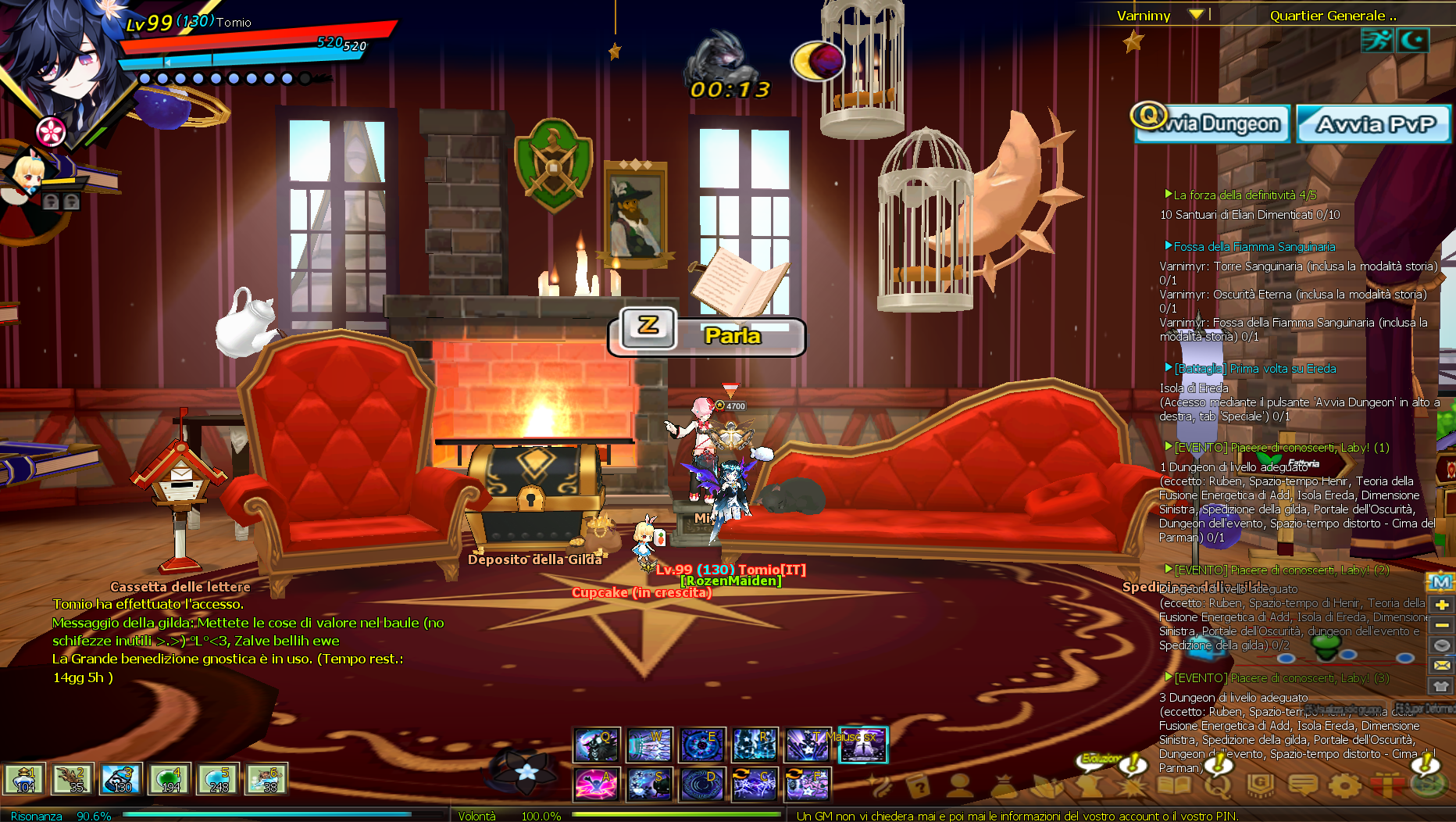Open the quest log Q icon

1218,784
